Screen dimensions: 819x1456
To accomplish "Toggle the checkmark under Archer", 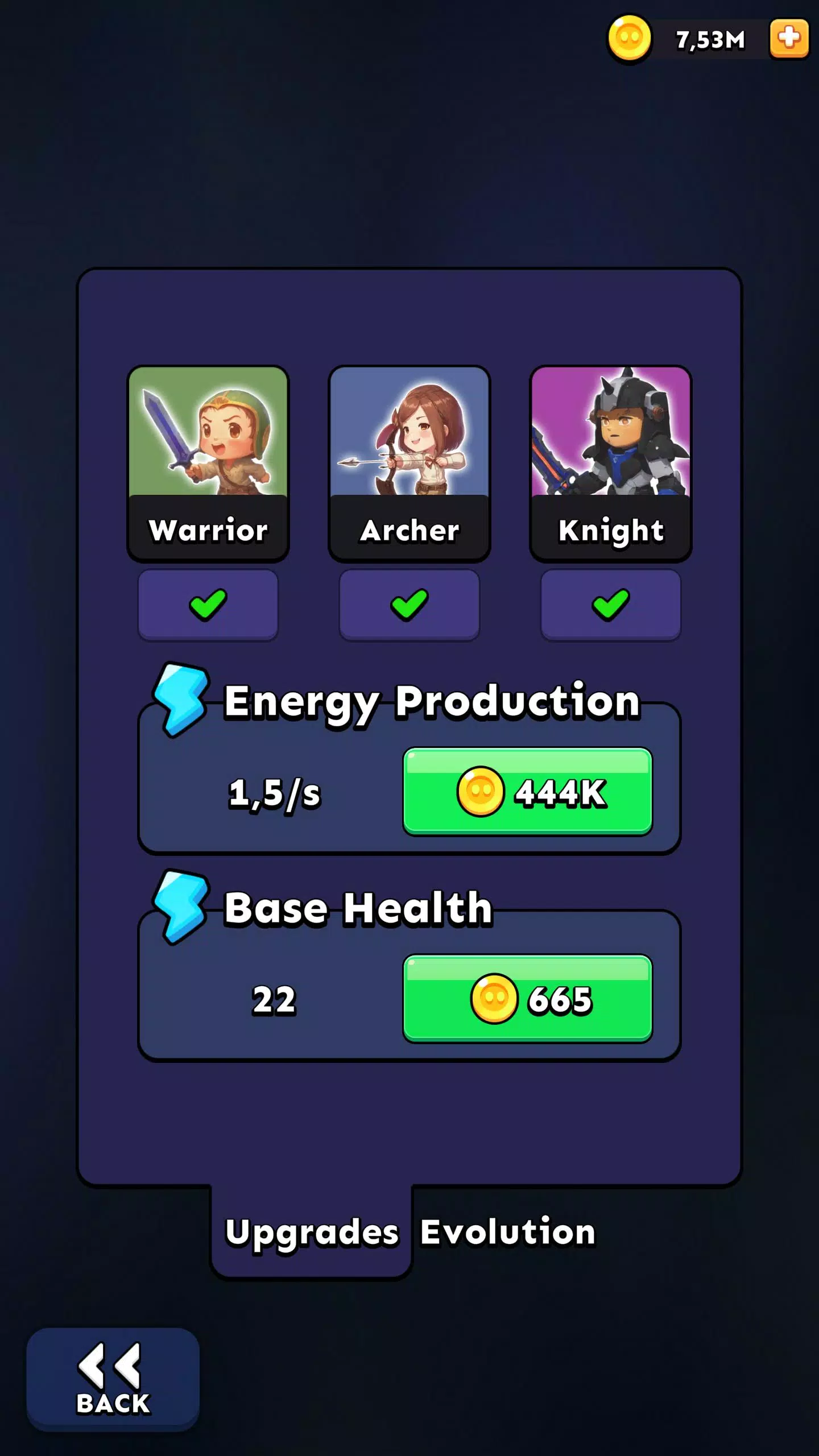I will point(409,605).
